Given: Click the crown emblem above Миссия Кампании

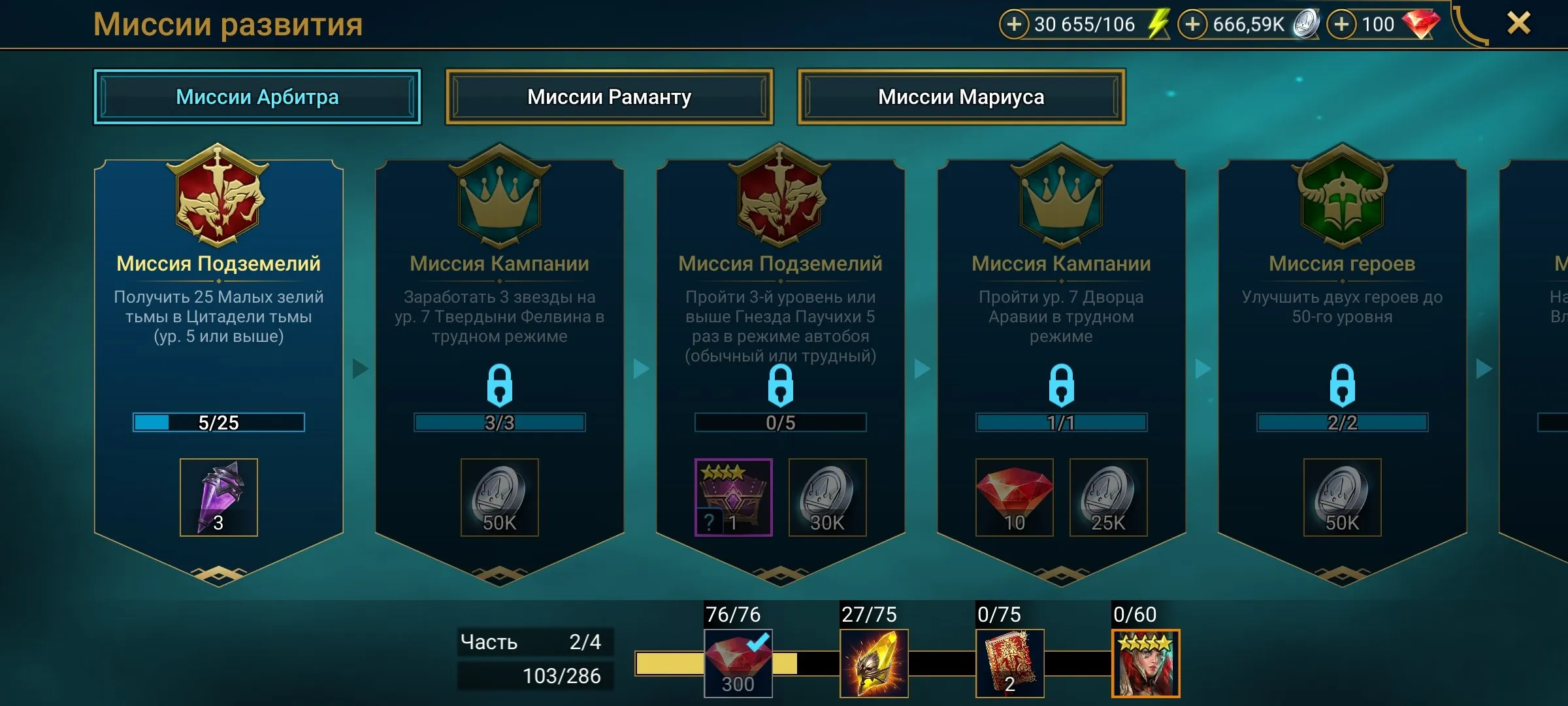Looking at the screenshot, I should pos(500,199).
